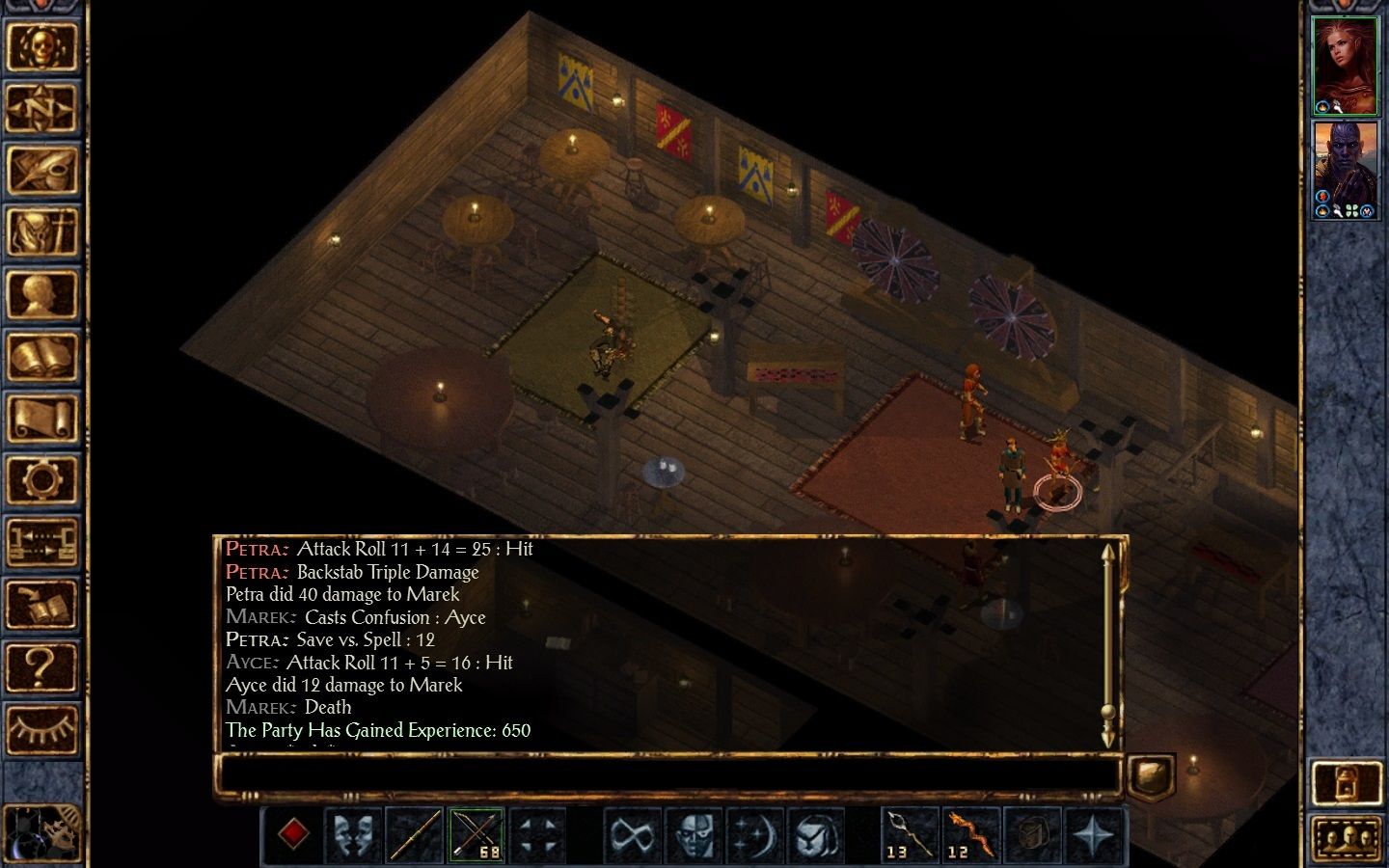View the character record icon
The height and width of the screenshot is (868, 1389).
pyautogui.click(x=46, y=294)
